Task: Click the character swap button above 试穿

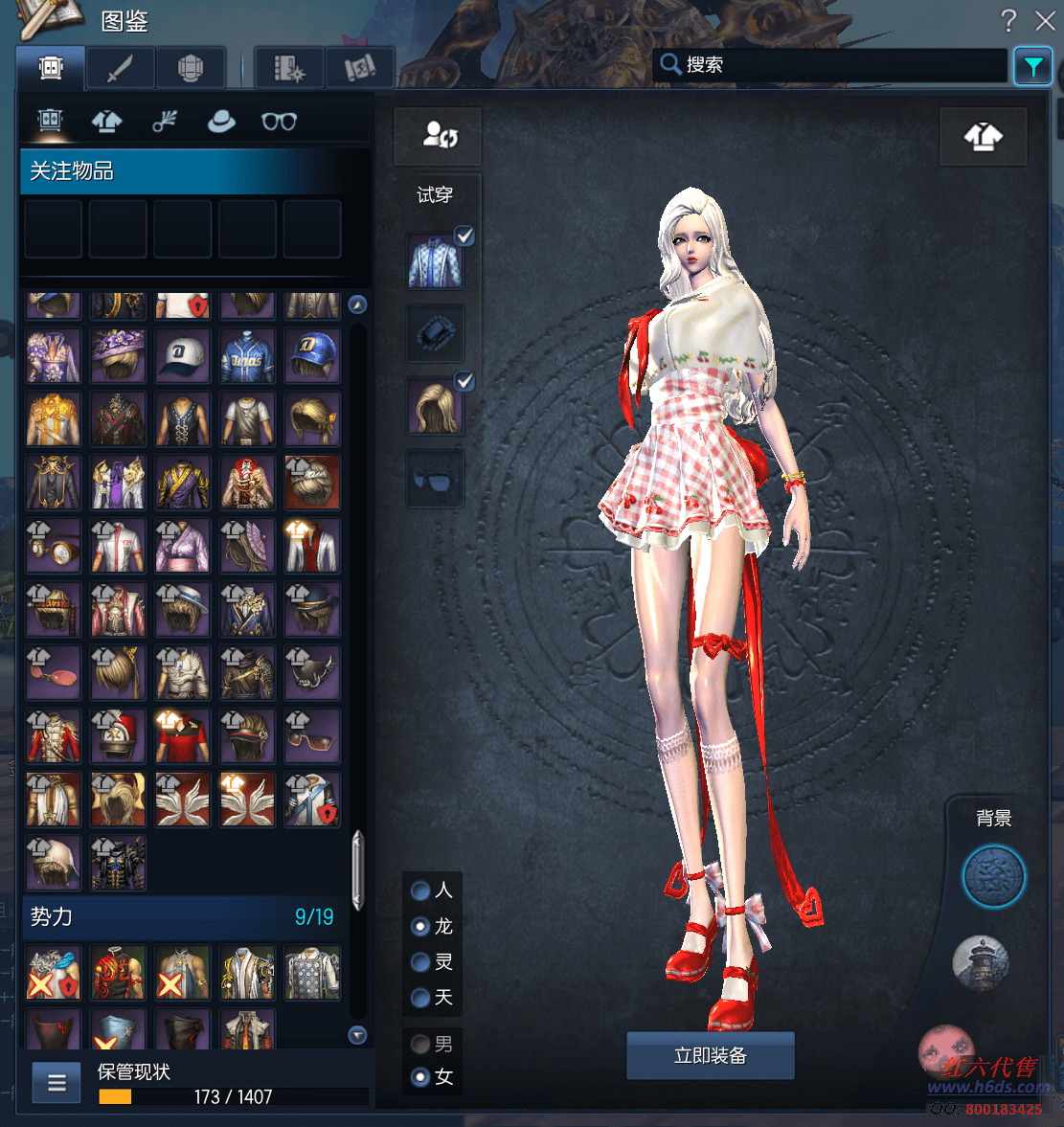Action: tap(439, 135)
